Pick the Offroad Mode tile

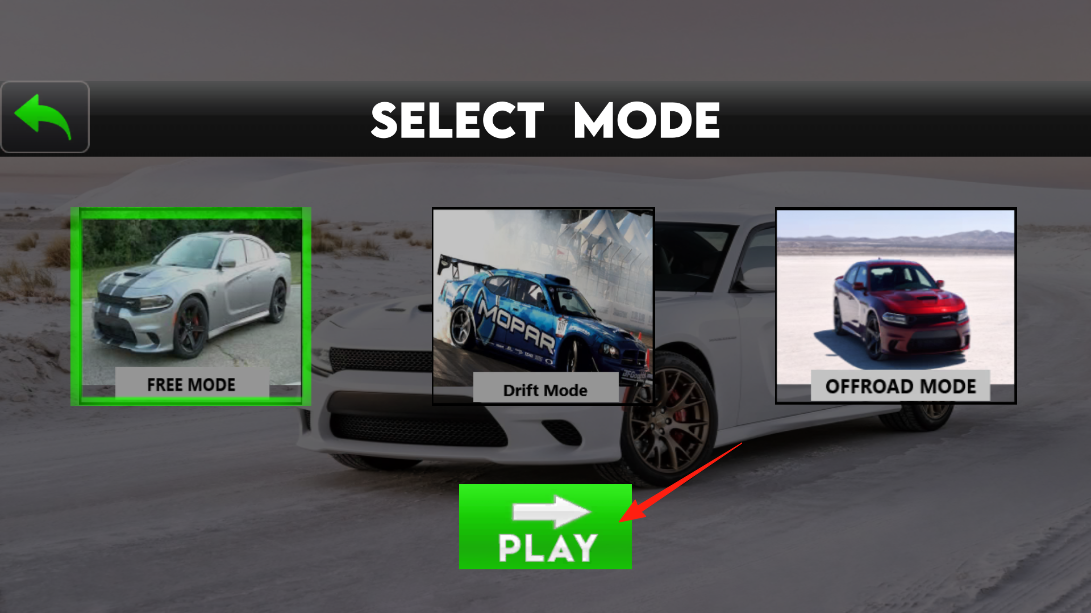[x=895, y=306]
